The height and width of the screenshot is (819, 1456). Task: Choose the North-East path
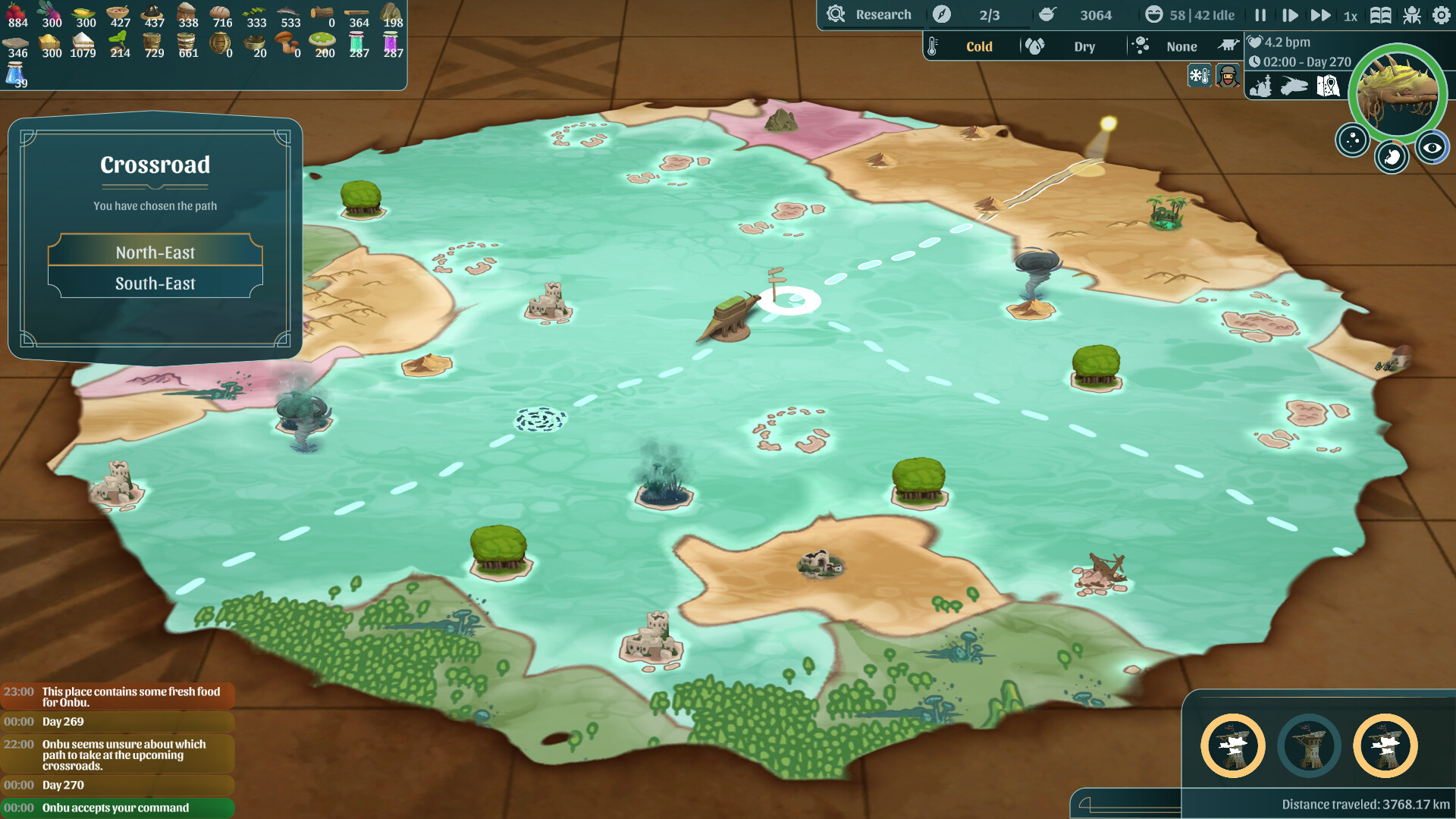click(x=155, y=253)
